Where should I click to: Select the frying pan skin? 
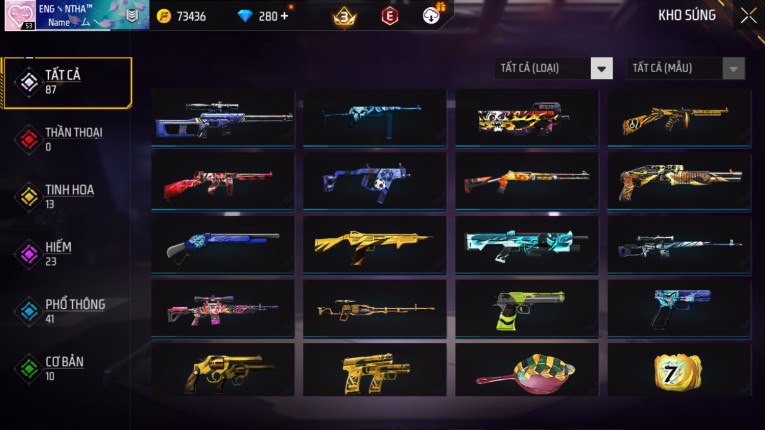point(527,370)
